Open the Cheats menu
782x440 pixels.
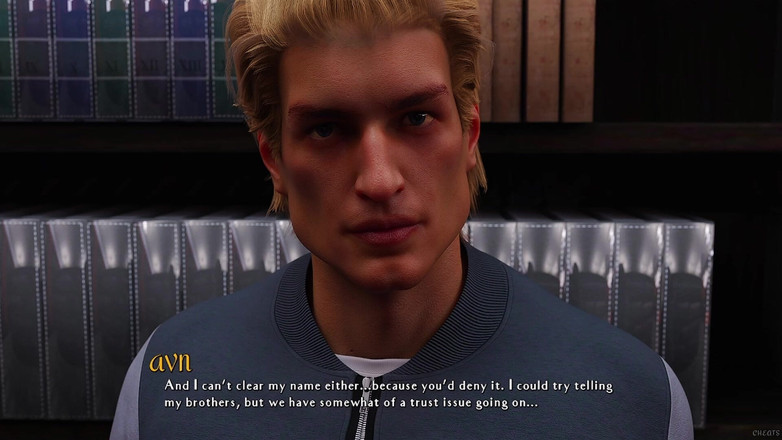click(764, 433)
